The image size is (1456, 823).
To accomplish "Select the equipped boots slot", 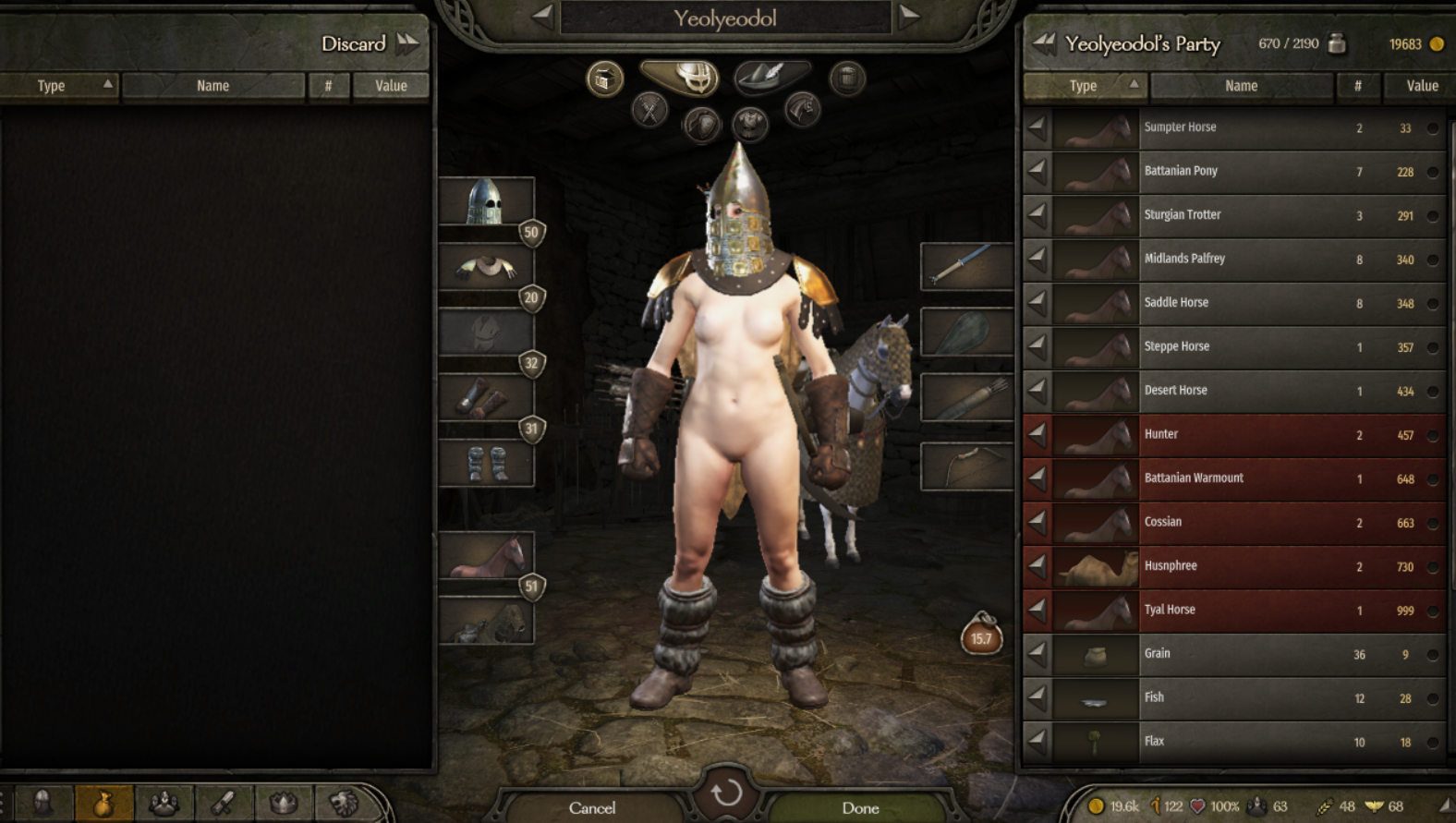I will (486, 463).
